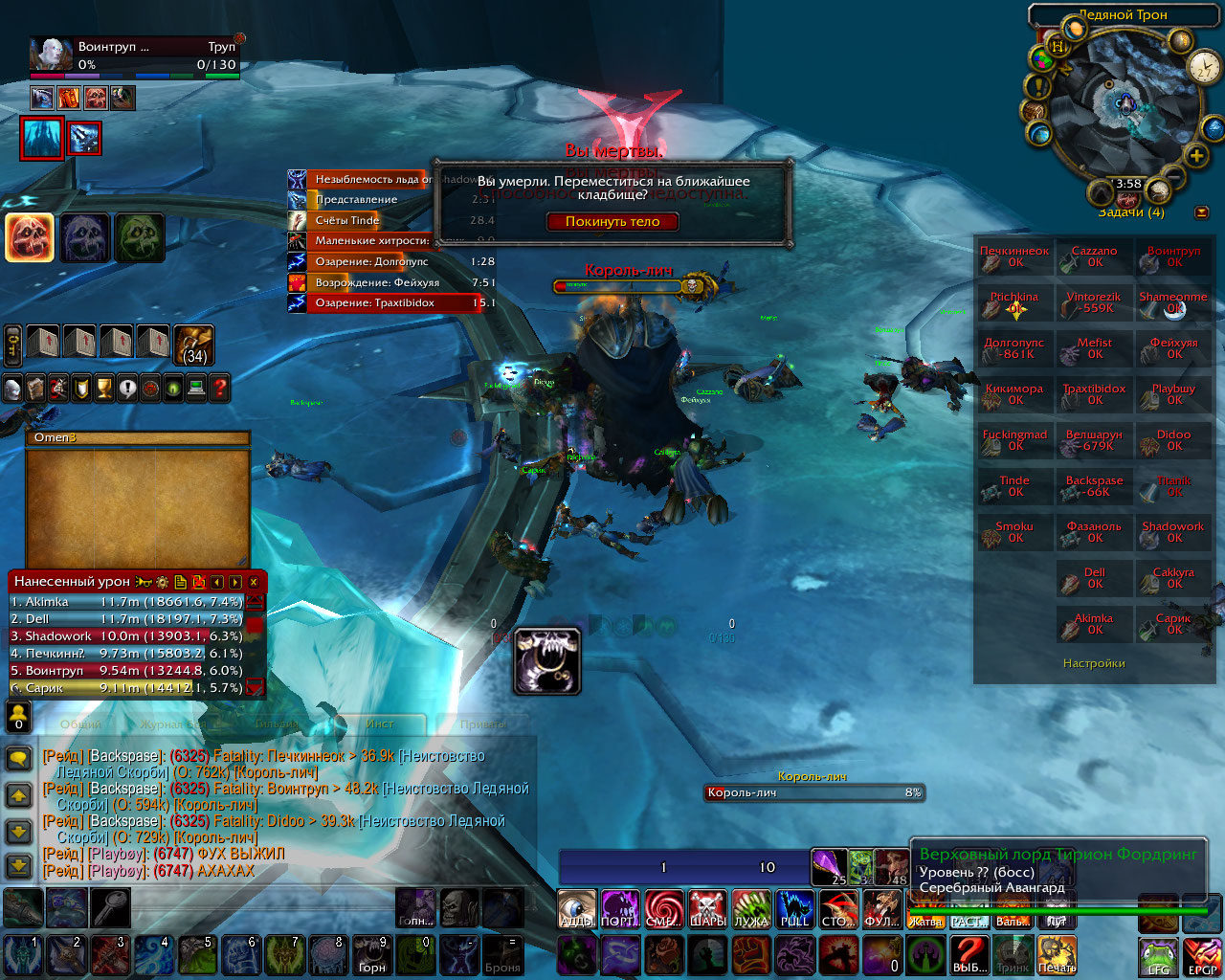This screenshot has height=980, width=1225.
Task: Use the ШАРЫ skull macro button
Action: click(x=707, y=908)
